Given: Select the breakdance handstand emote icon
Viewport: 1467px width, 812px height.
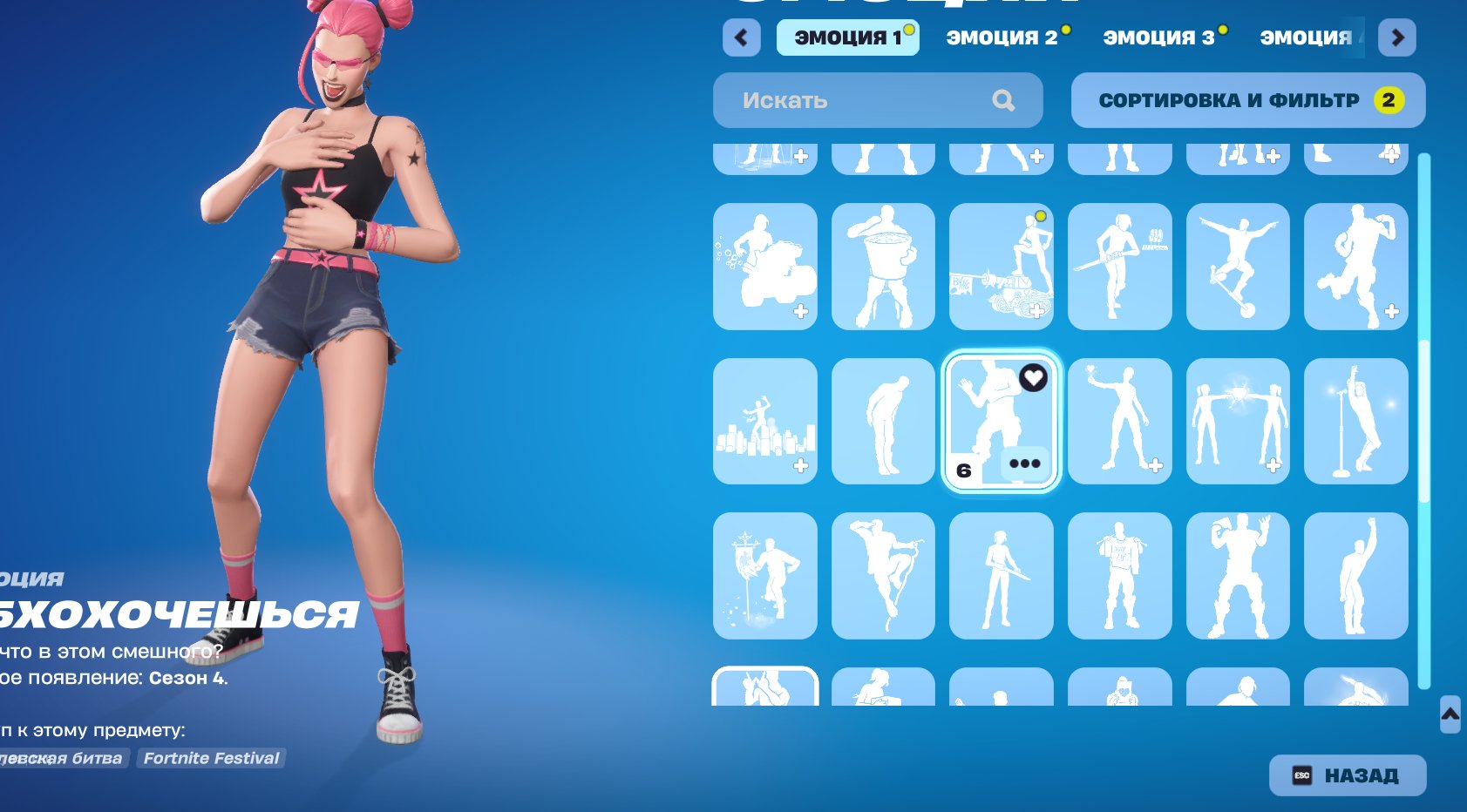Looking at the screenshot, I should tap(883, 575).
